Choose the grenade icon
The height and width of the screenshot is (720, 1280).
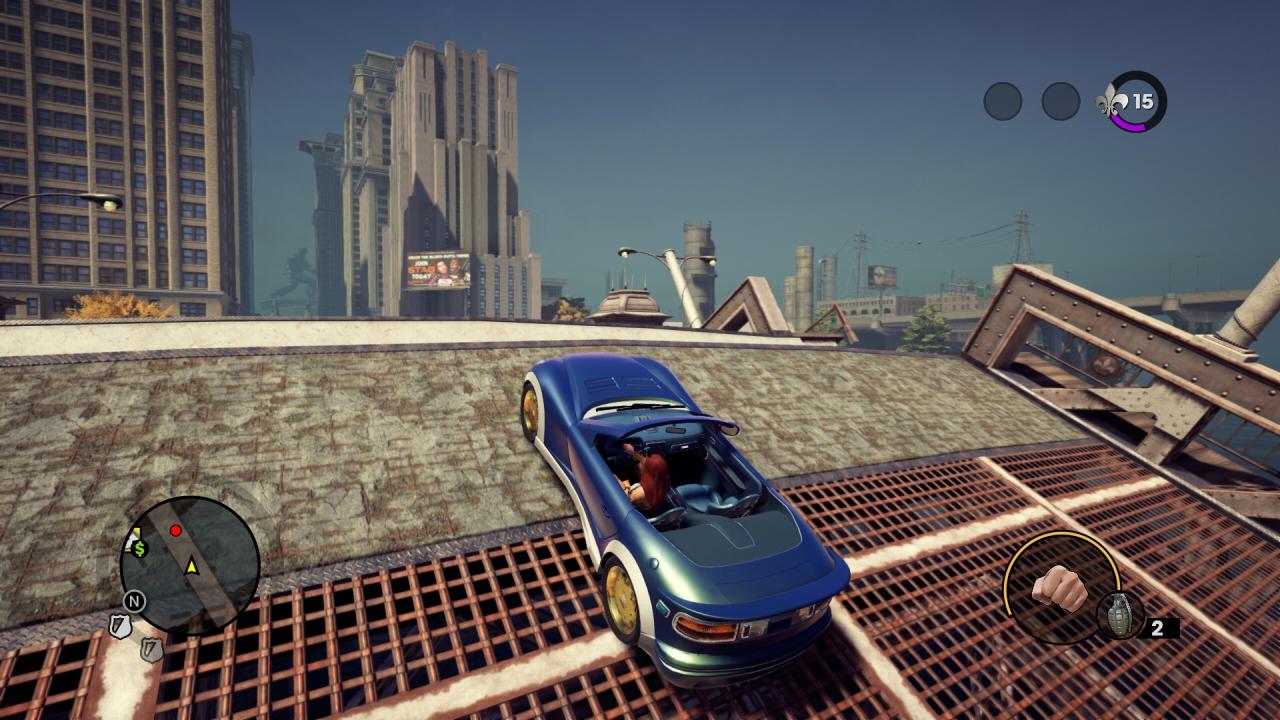1119,615
